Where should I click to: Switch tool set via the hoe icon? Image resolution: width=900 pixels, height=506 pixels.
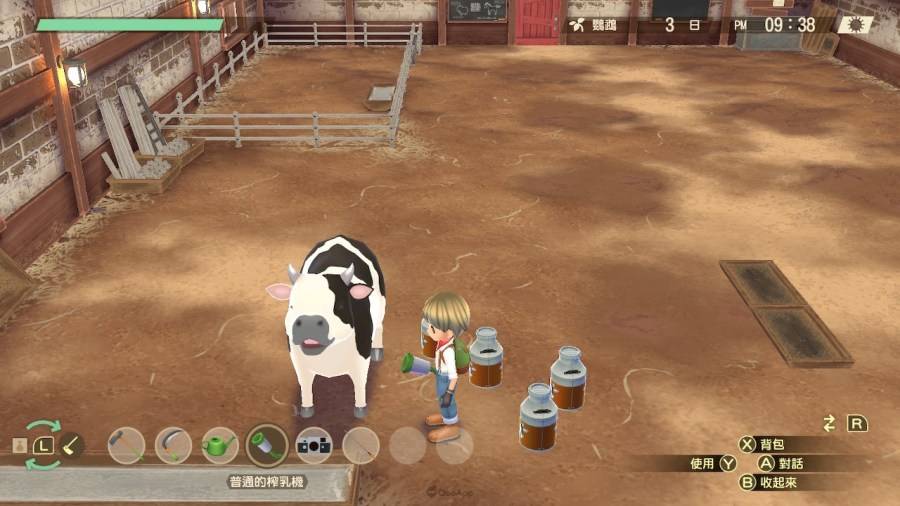pos(72,444)
